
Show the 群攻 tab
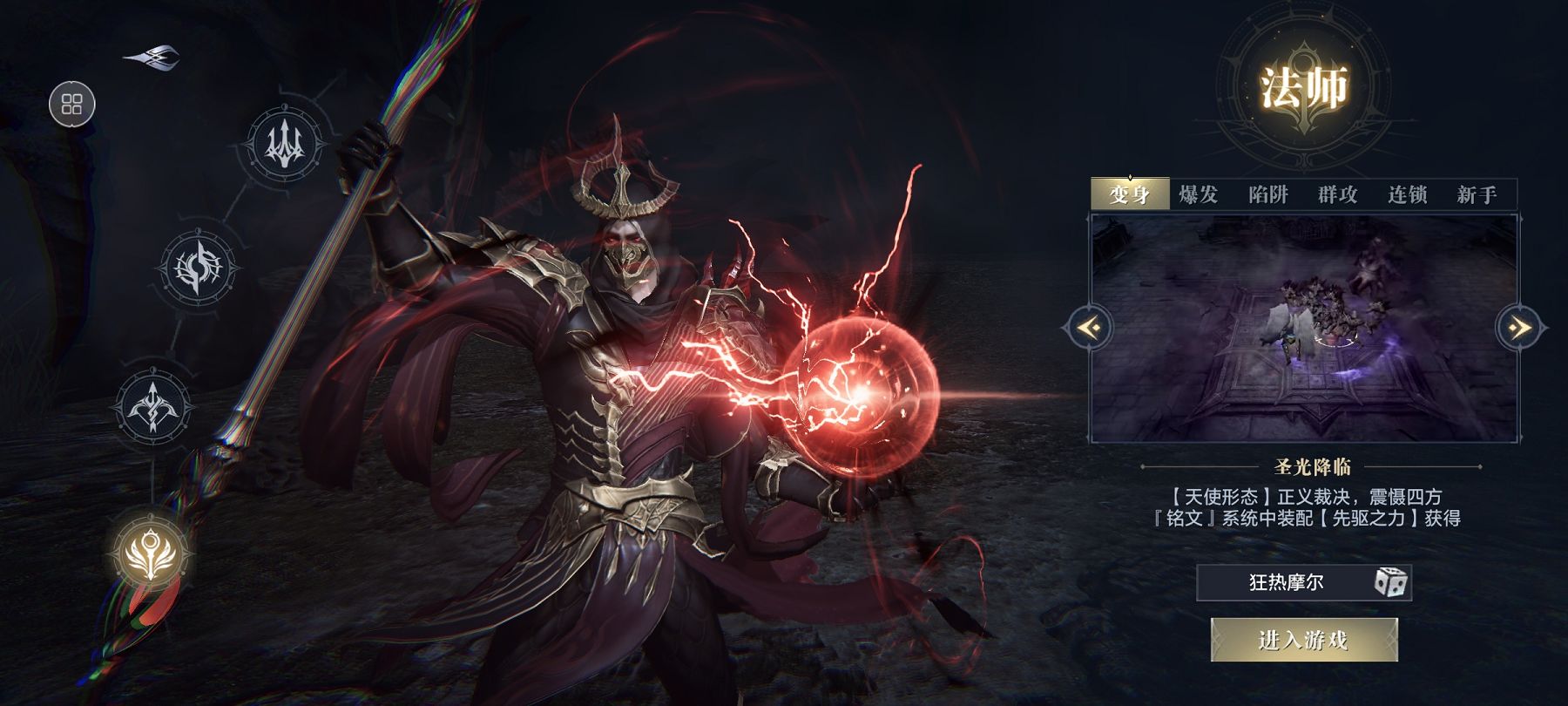[1337, 194]
